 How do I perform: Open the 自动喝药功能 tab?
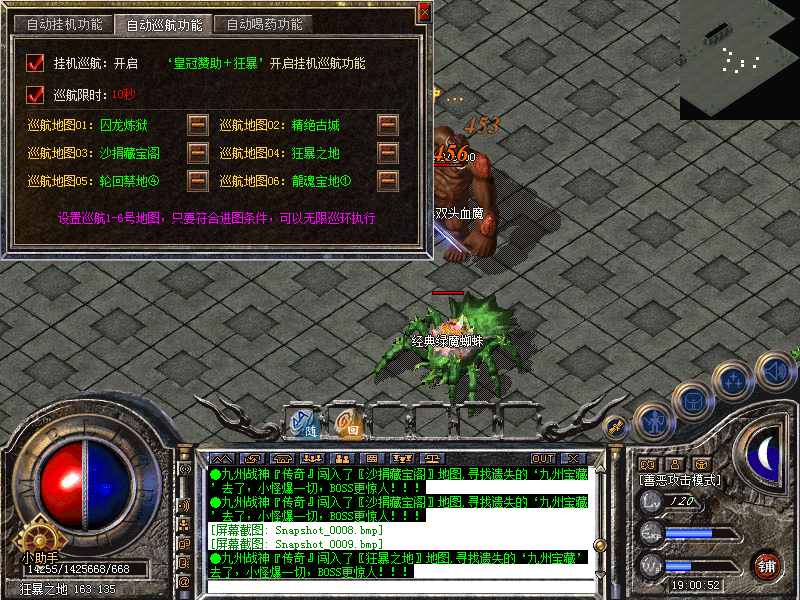pyautogui.click(x=264, y=24)
